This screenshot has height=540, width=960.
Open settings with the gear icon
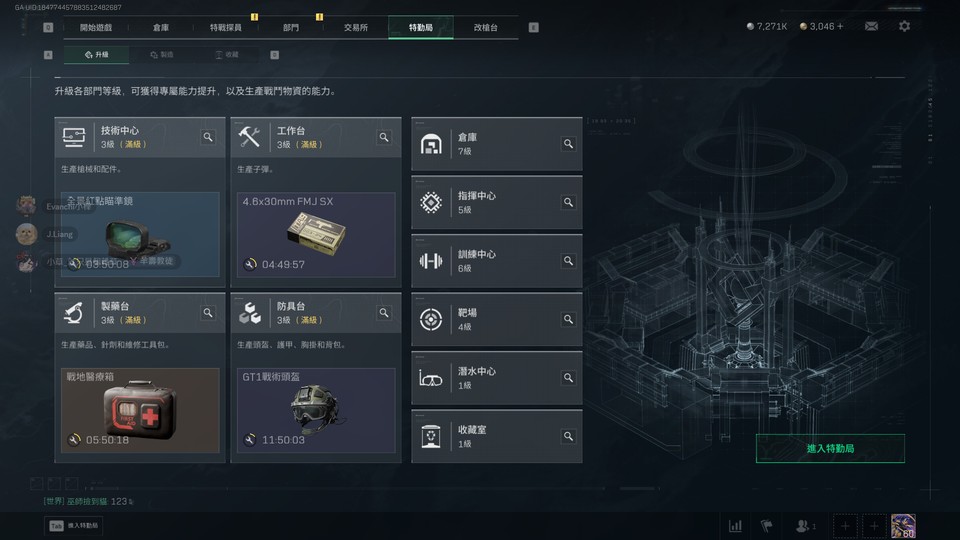(904, 26)
